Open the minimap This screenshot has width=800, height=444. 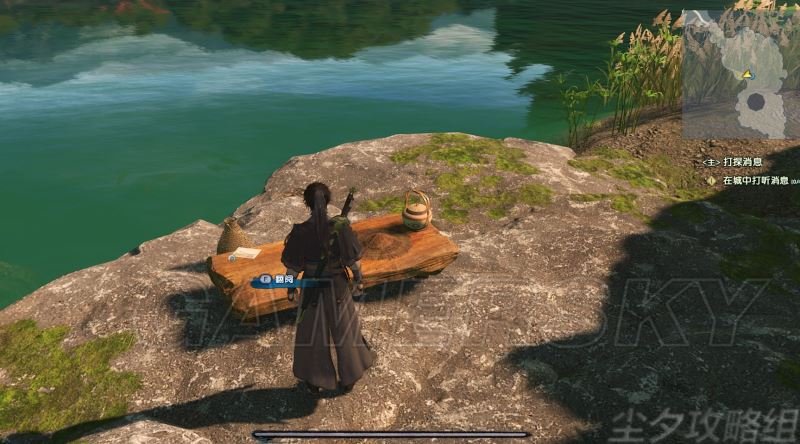coord(740,74)
